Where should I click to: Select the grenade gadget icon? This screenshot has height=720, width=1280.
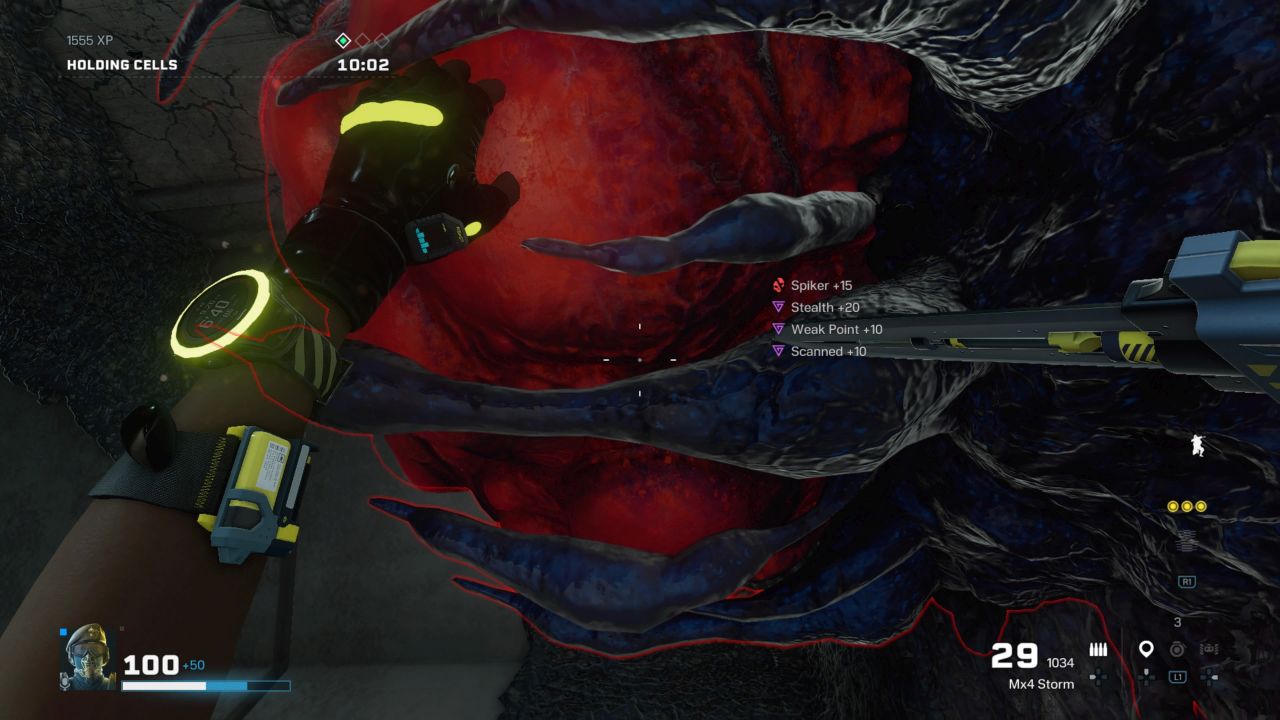1178,649
